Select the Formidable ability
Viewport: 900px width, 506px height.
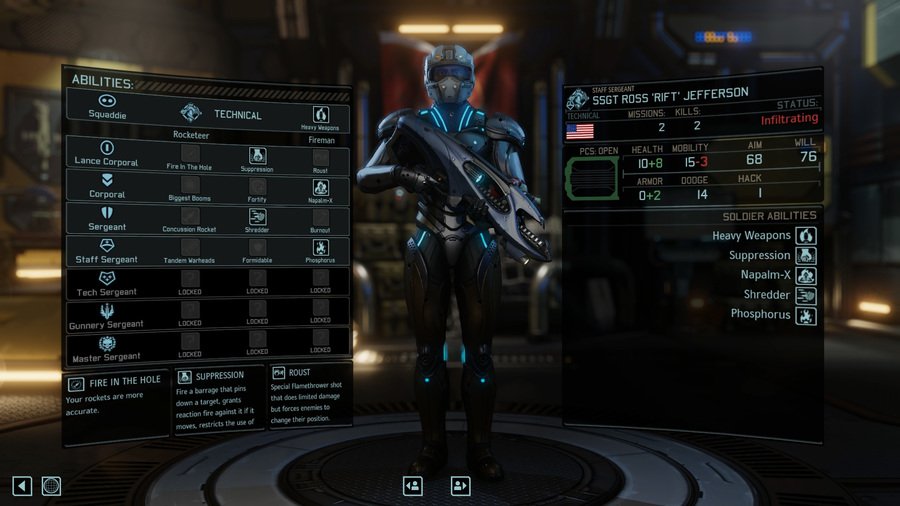[257, 248]
